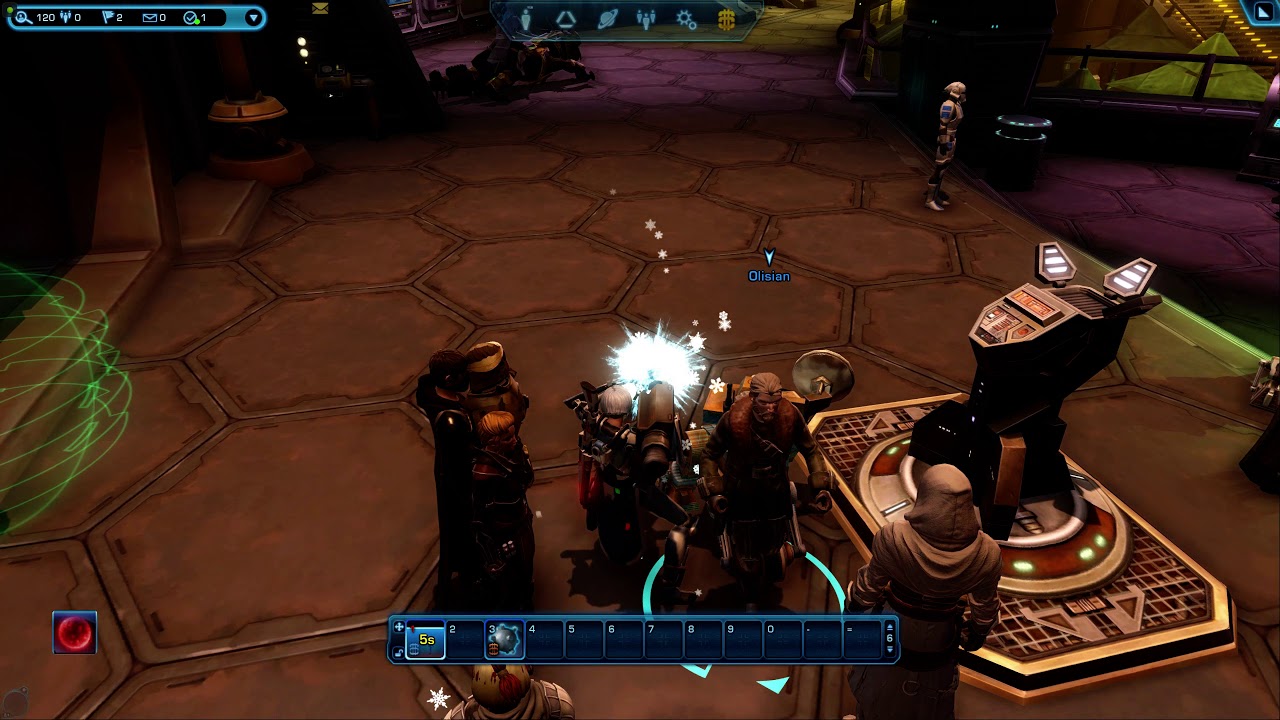Open the character menu icon
The height and width of the screenshot is (720, 1280).
pyautogui.click(x=526, y=20)
